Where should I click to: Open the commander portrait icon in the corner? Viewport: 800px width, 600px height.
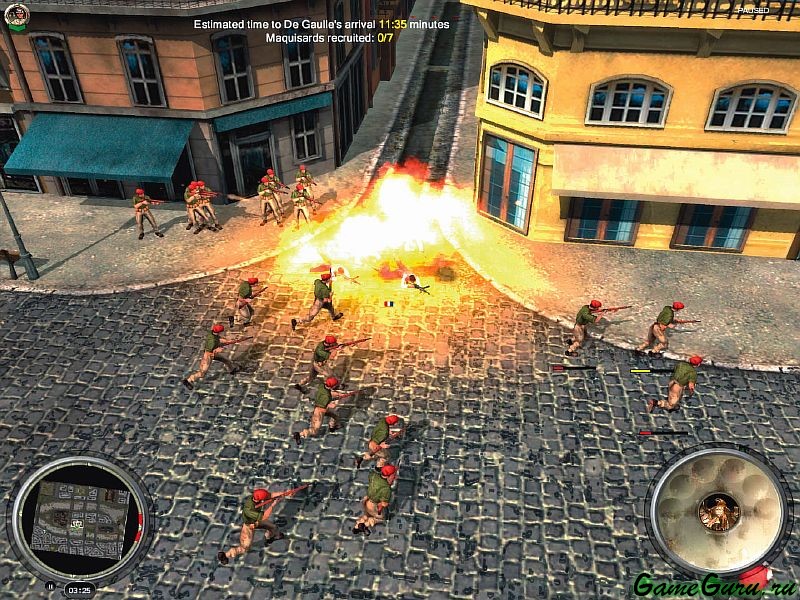pyautogui.click(x=16, y=14)
